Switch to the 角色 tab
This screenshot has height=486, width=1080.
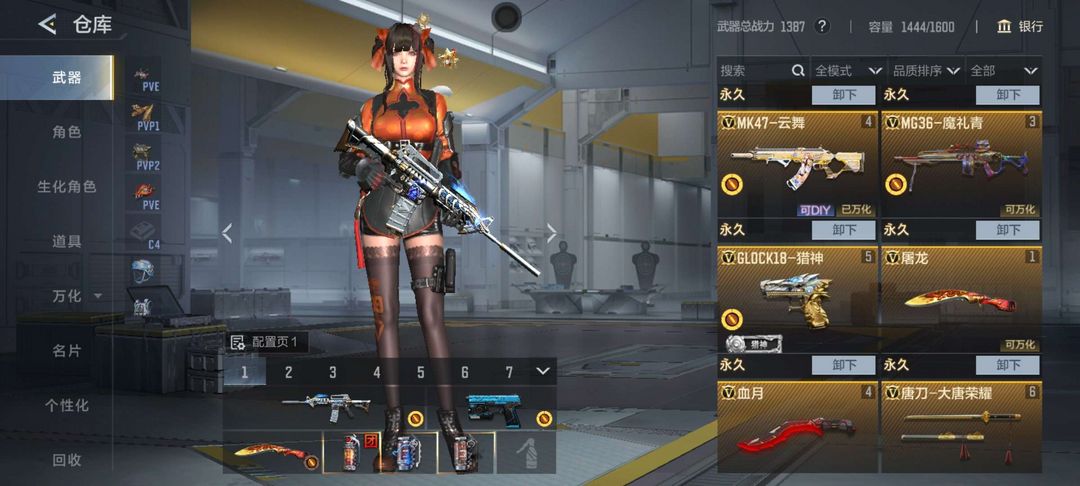tap(67, 132)
